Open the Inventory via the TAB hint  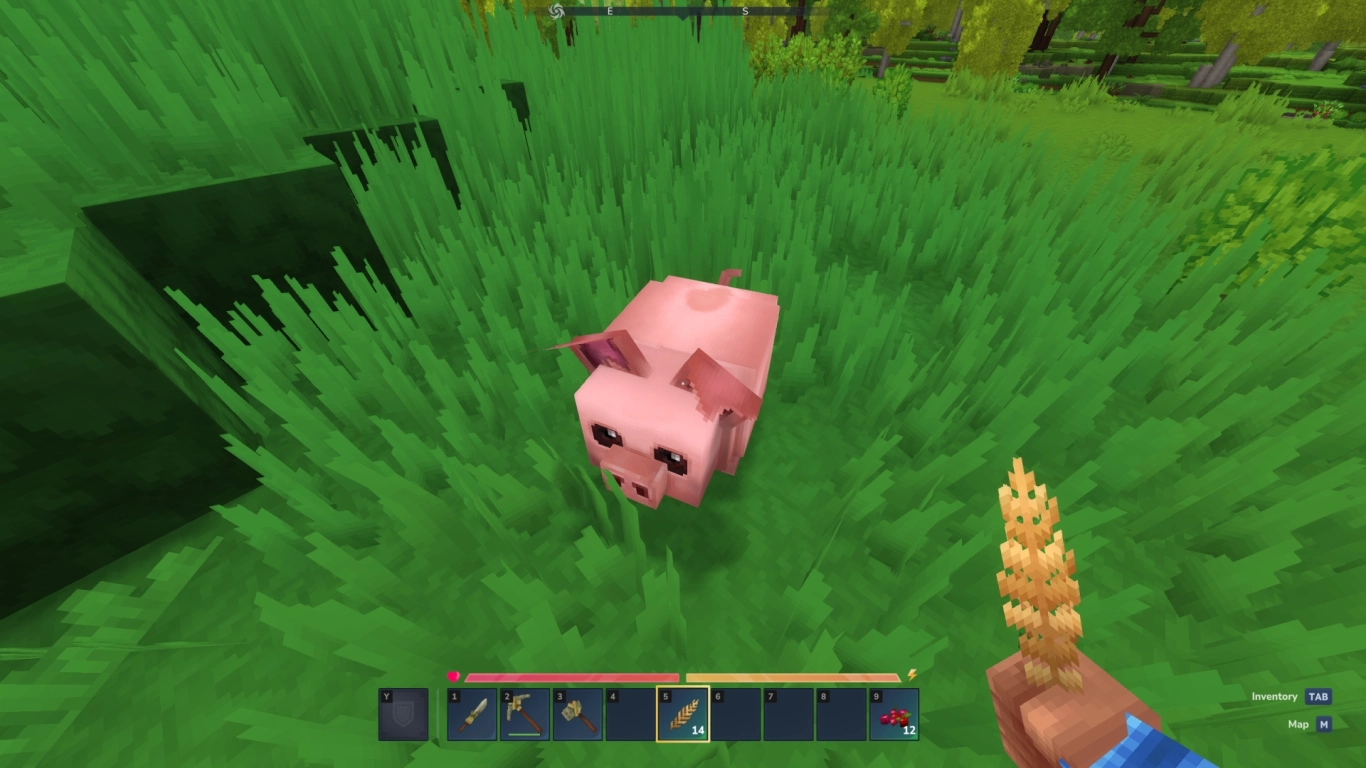[x=1316, y=695]
